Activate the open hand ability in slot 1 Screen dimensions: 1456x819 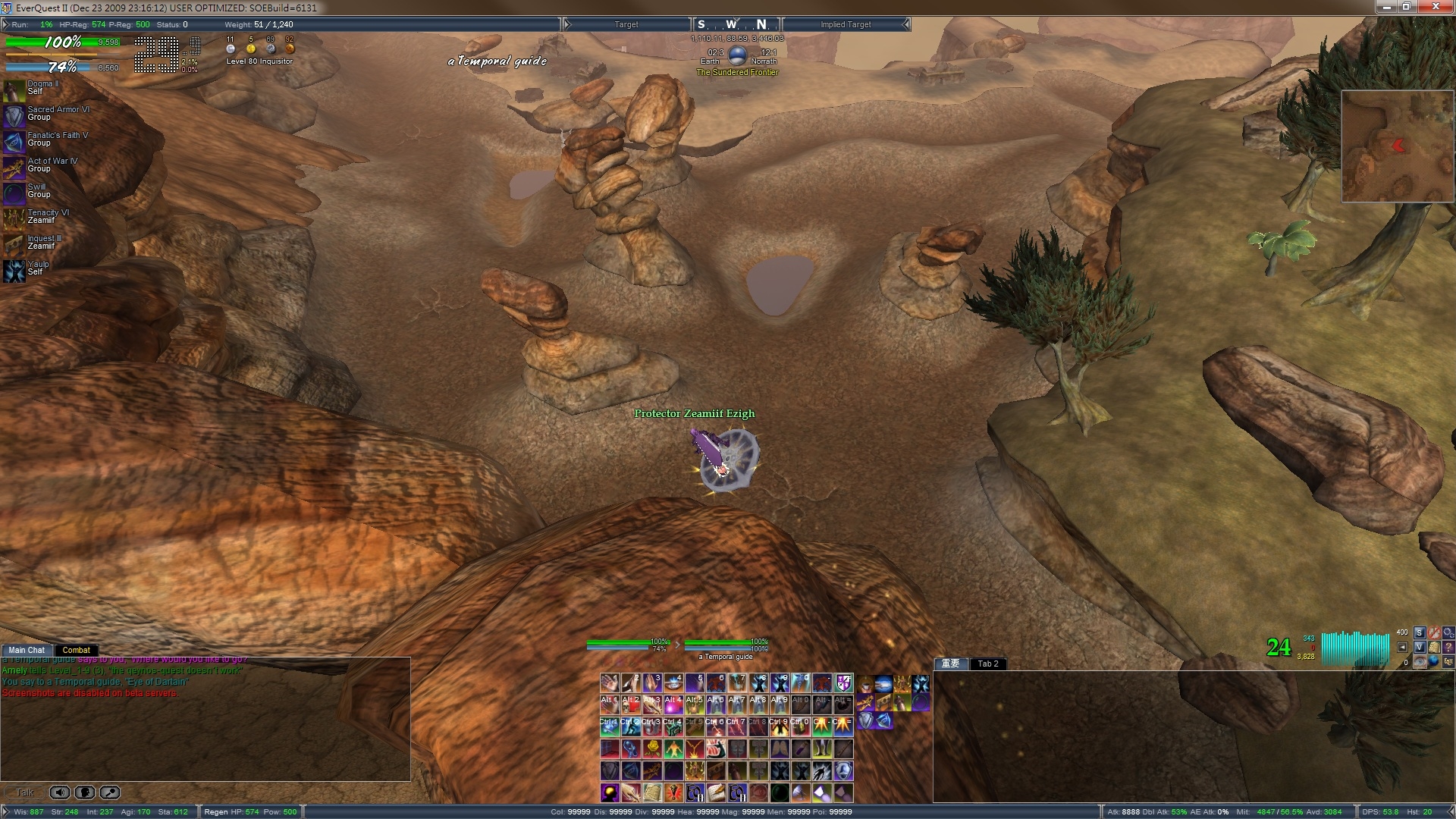(609, 683)
